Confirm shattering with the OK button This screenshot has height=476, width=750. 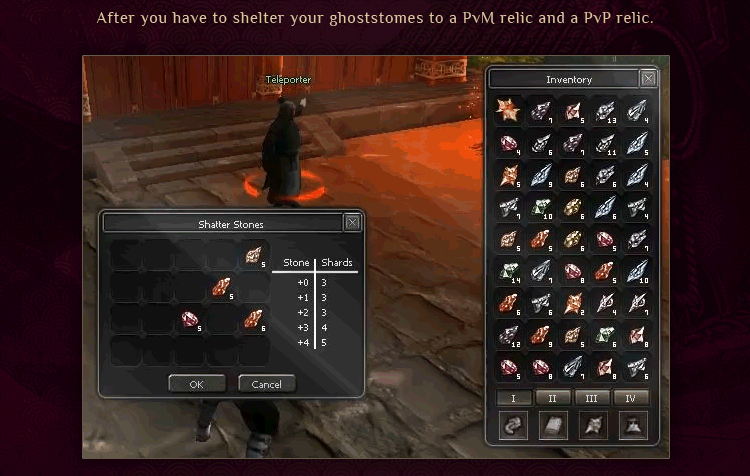click(196, 384)
